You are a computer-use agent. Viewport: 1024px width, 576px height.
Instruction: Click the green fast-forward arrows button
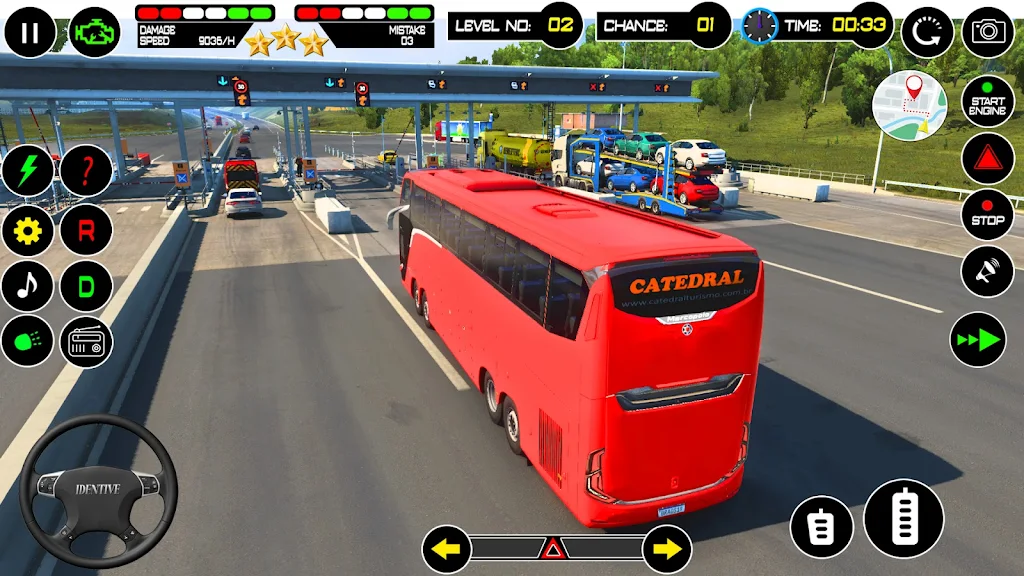(977, 340)
